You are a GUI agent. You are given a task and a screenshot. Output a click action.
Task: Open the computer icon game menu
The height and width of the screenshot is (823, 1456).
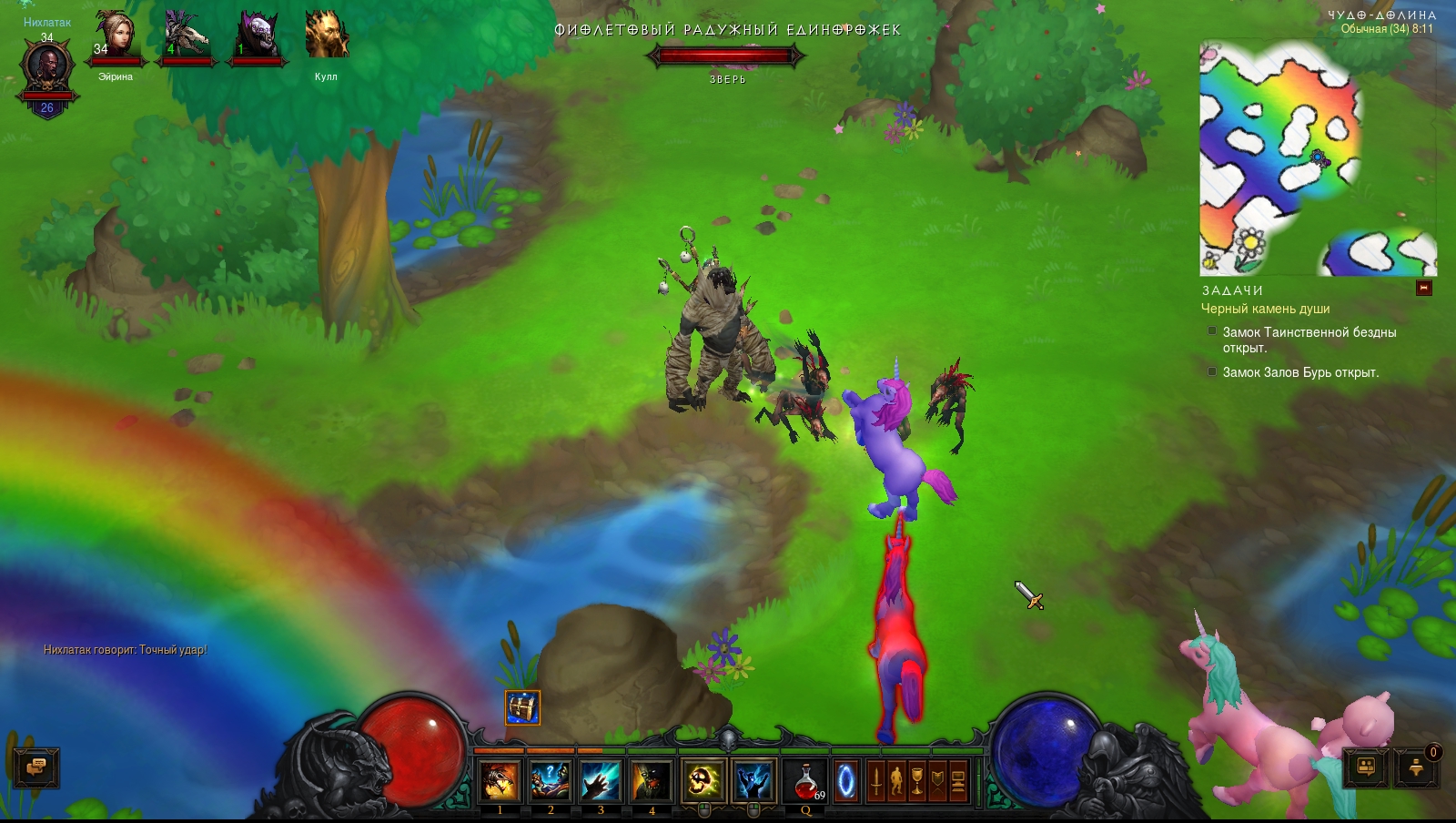tap(958, 781)
